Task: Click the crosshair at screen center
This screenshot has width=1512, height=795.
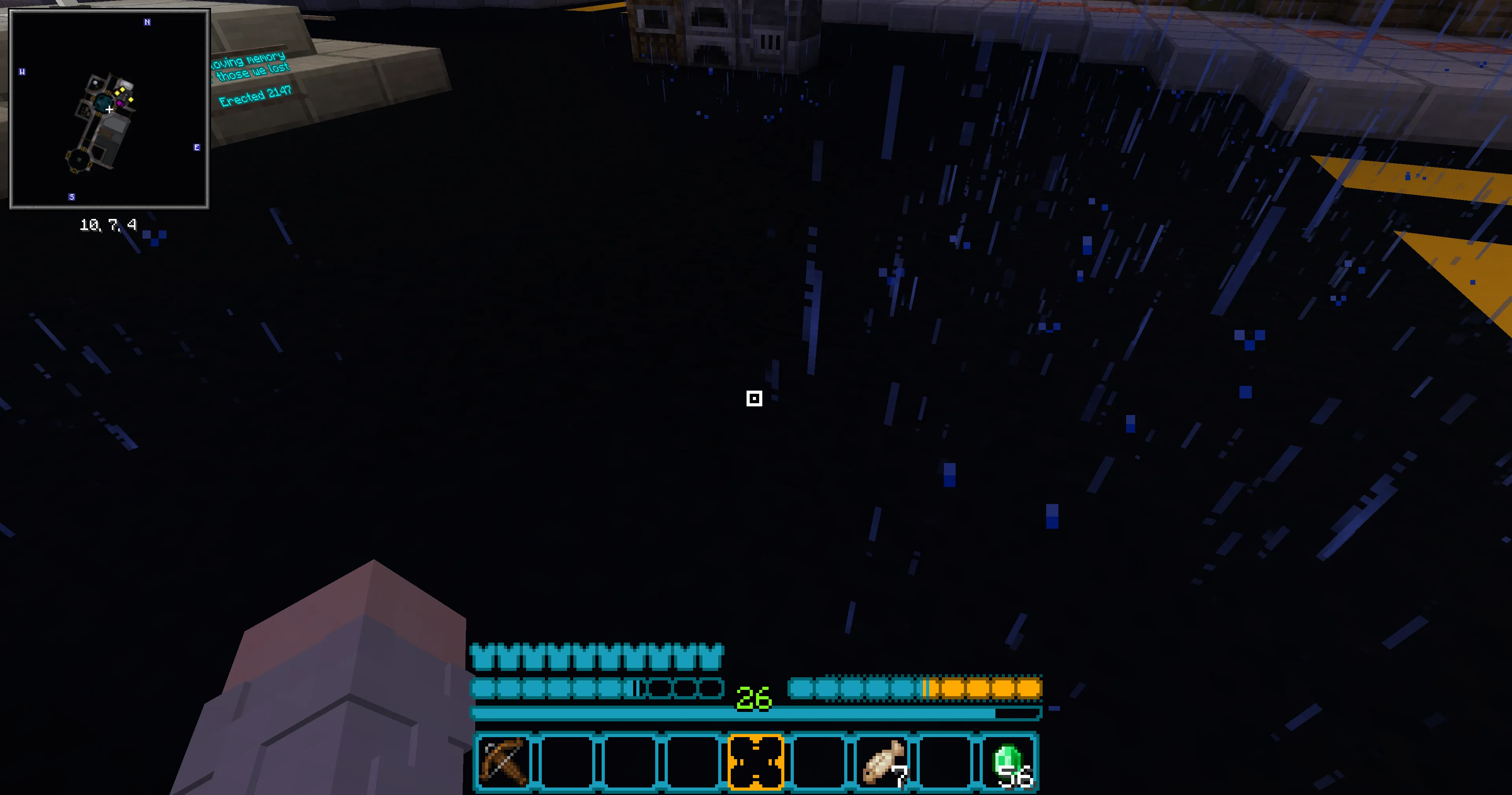Action: click(755, 399)
